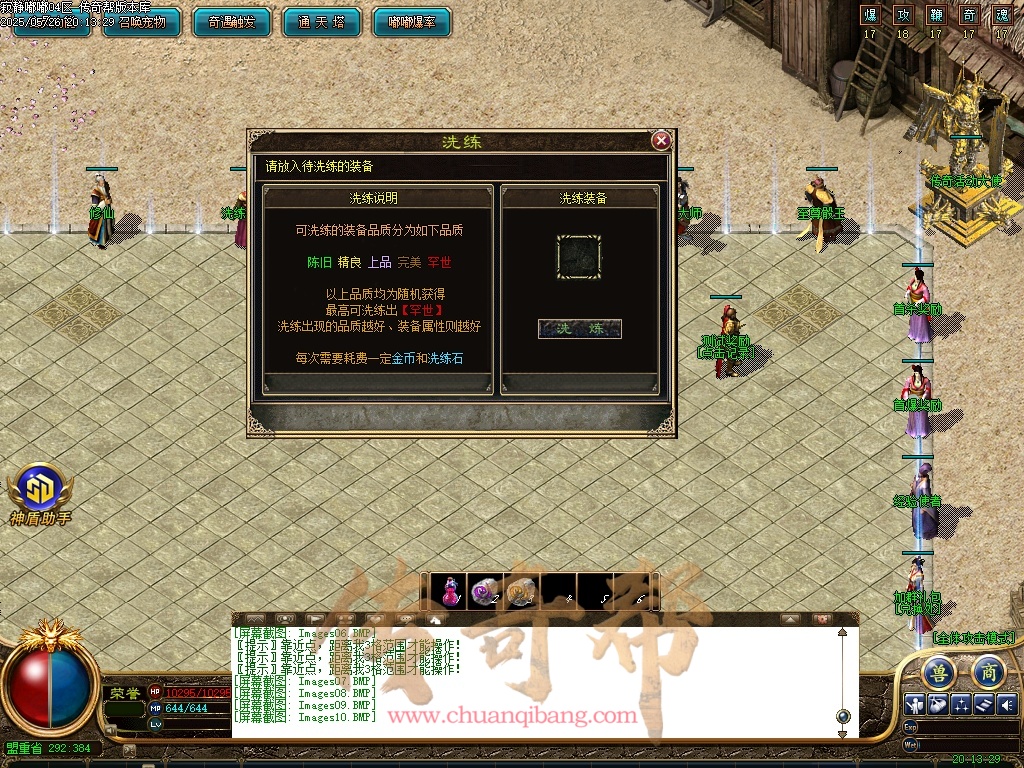Open the 通天塔 tower menu
1024x768 pixels.
322,22
